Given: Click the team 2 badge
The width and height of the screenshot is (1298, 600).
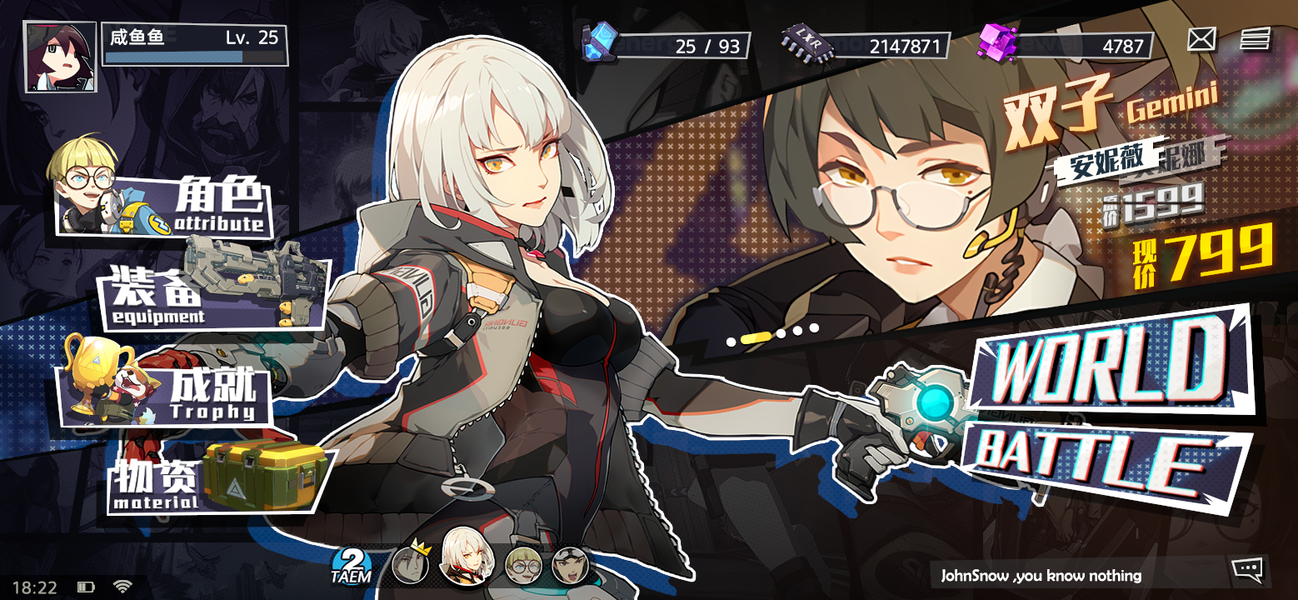Looking at the screenshot, I should click(x=351, y=565).
